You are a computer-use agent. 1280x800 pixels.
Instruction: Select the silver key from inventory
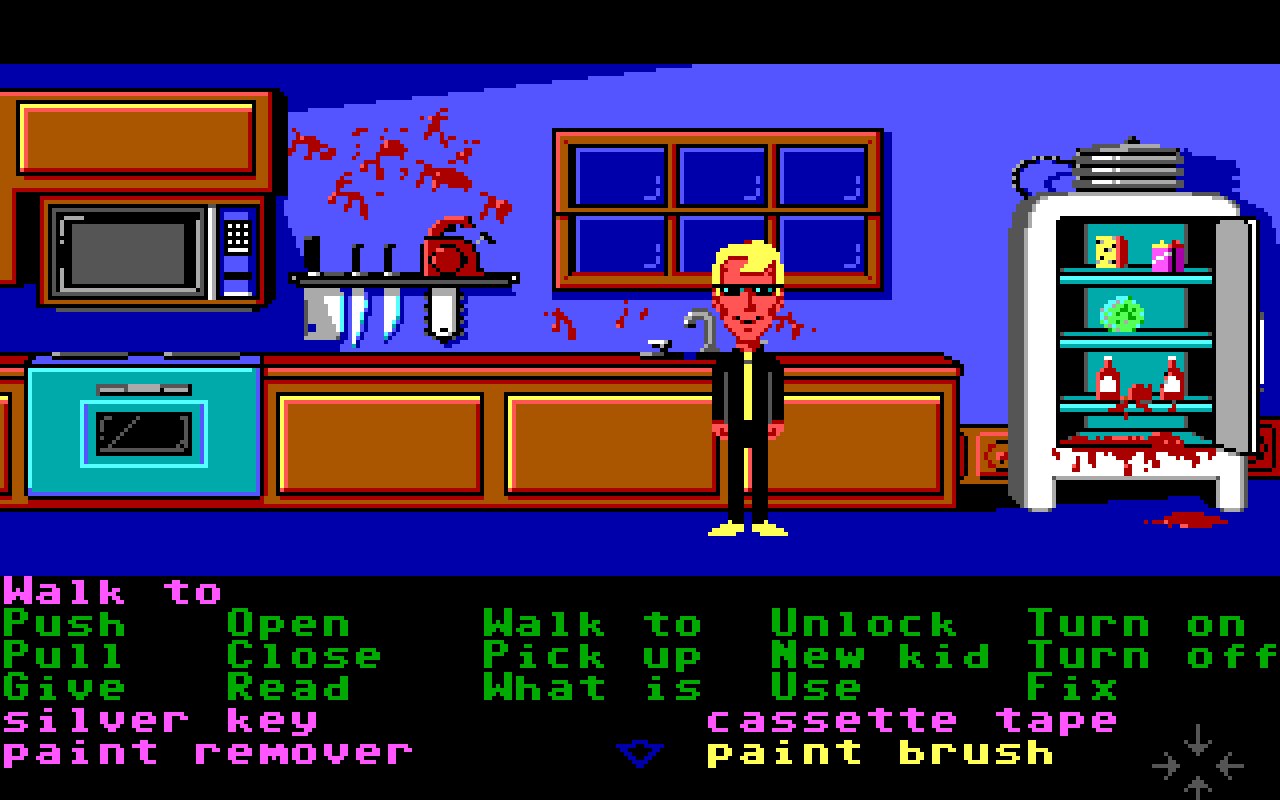pos(160,721)
